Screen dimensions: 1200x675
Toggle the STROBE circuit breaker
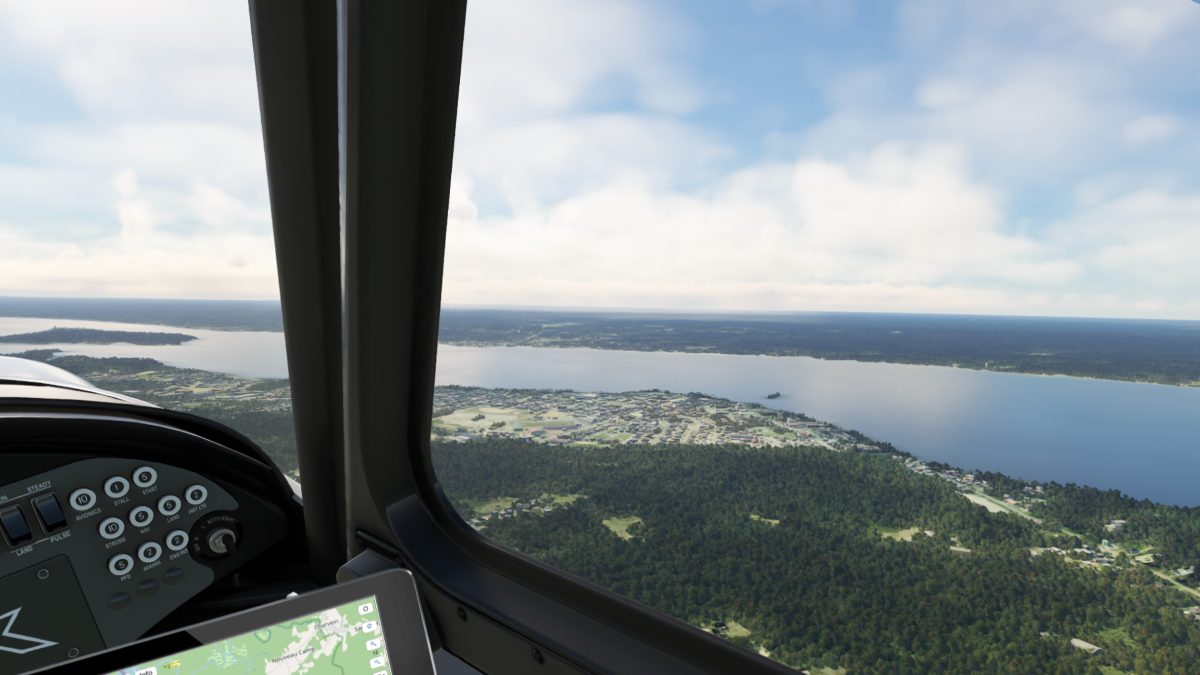click(111, 528)
